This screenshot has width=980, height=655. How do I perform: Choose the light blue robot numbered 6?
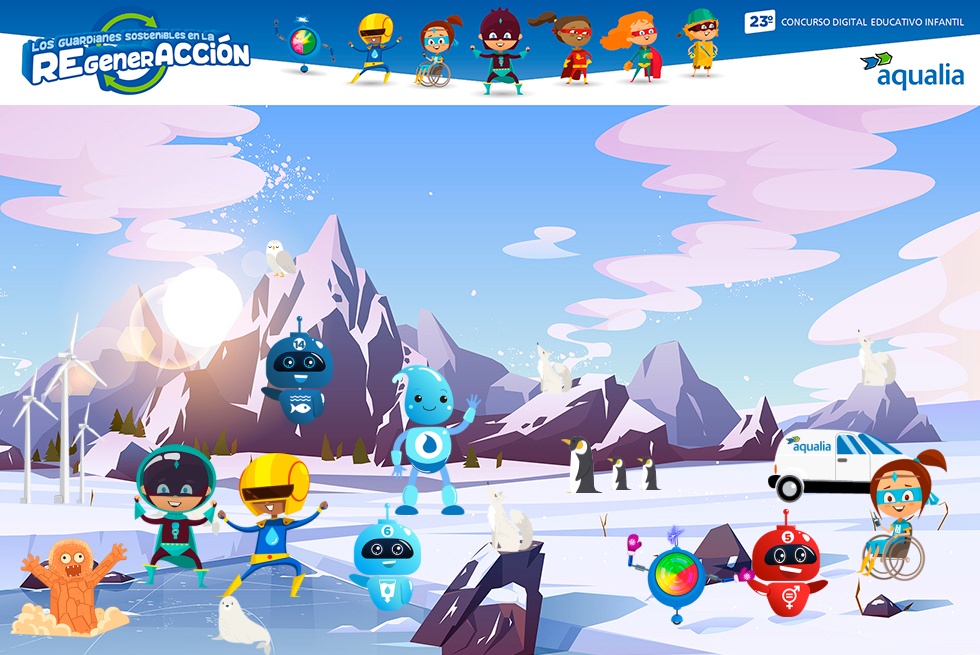[x=387, y=561]
